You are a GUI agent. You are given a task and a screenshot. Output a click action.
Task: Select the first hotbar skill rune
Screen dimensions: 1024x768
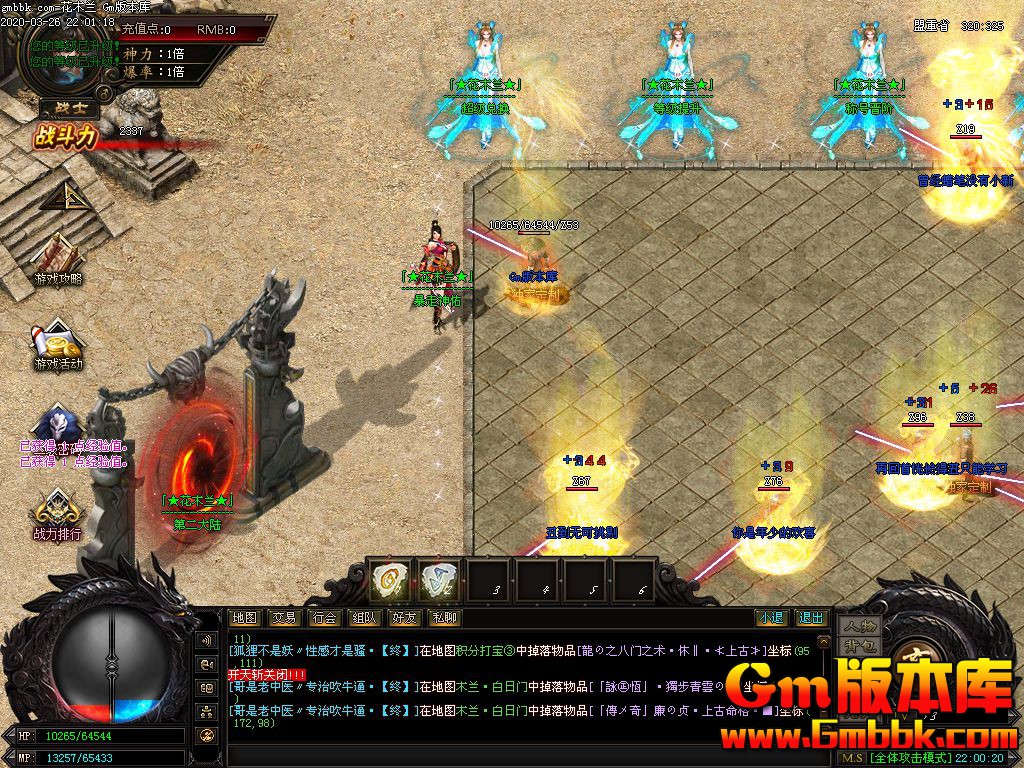pos(390,579)
